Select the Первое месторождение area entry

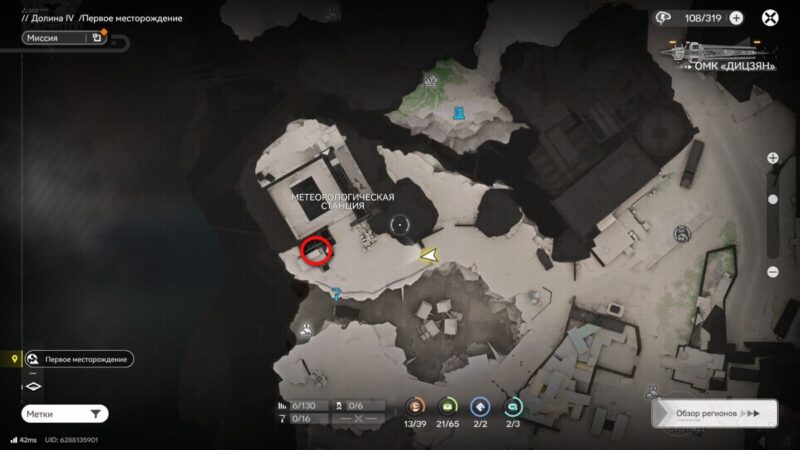79,359
